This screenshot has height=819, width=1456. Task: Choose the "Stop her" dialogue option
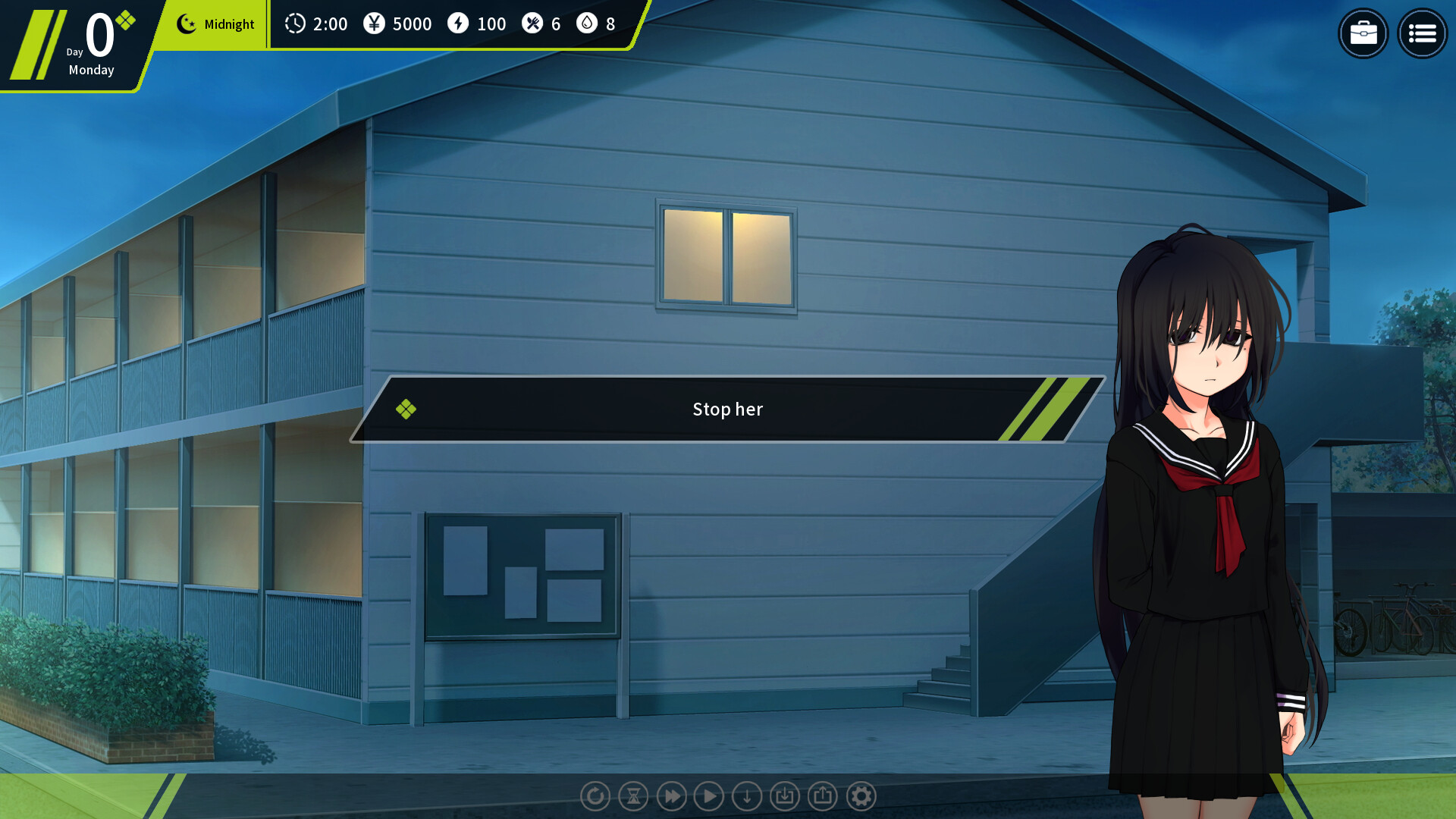[x=727, y=409]
